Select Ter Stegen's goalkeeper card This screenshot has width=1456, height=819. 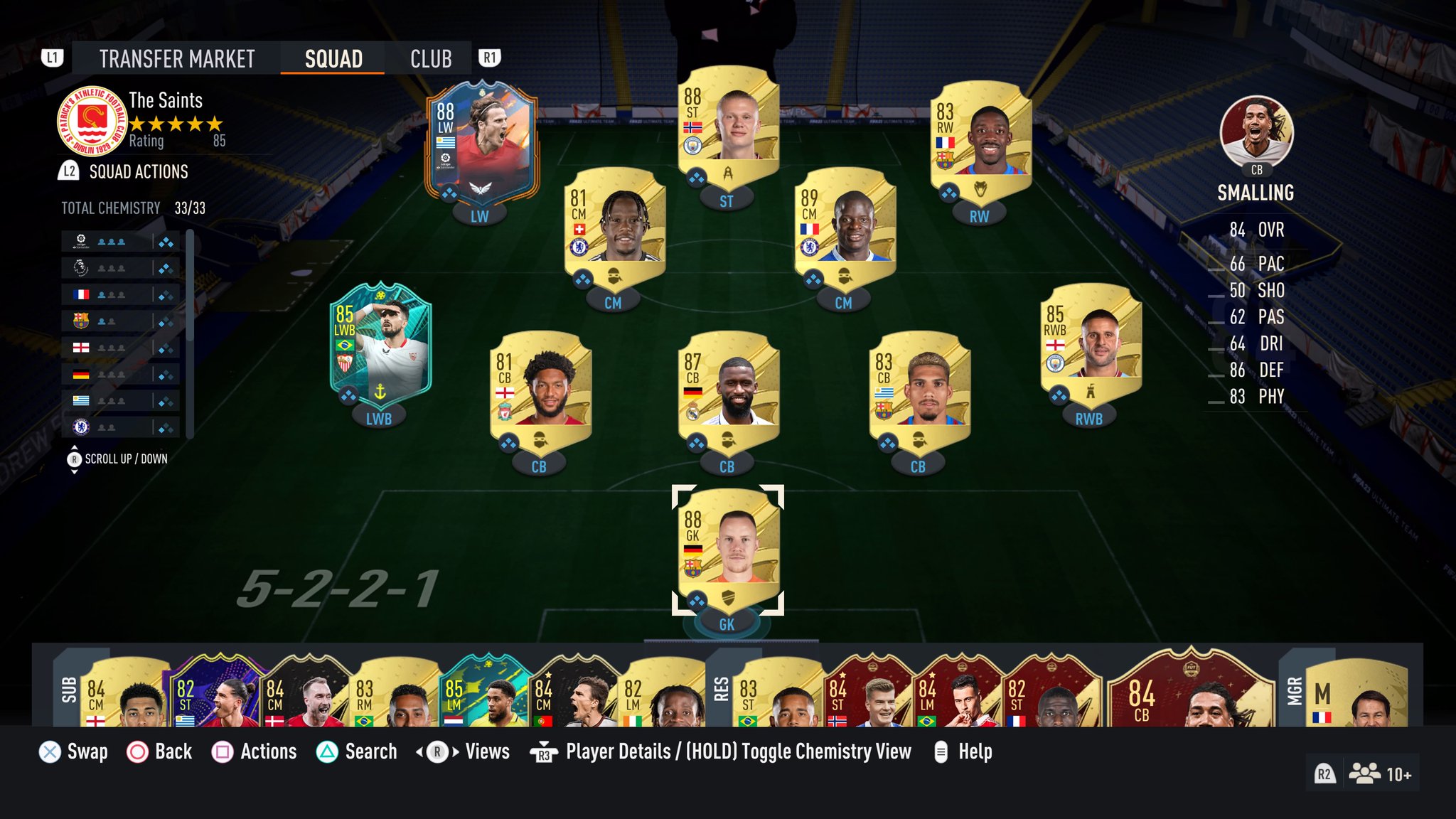[x=727, y=551]
